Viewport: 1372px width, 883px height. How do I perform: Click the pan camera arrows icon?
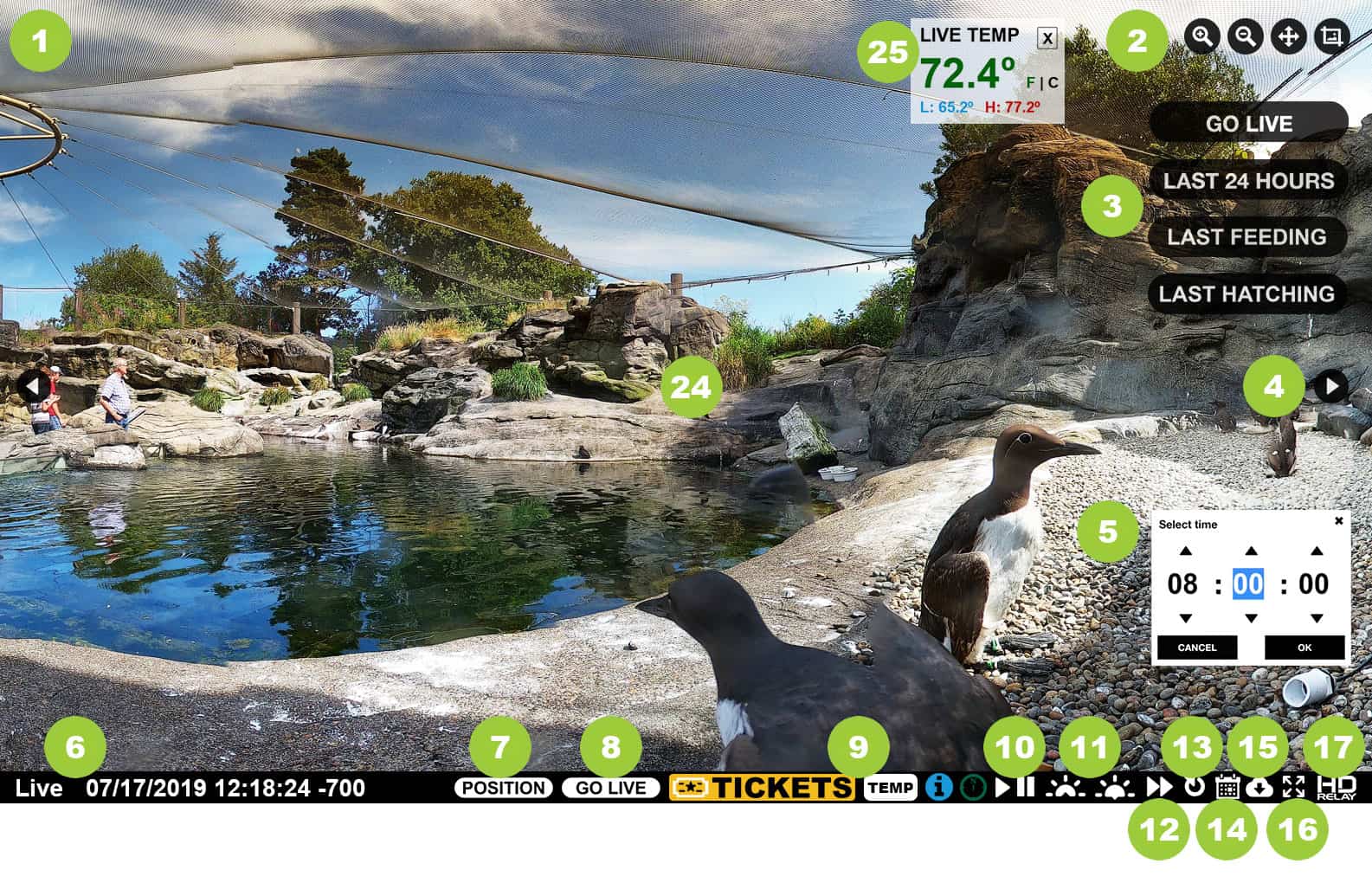1289,36
